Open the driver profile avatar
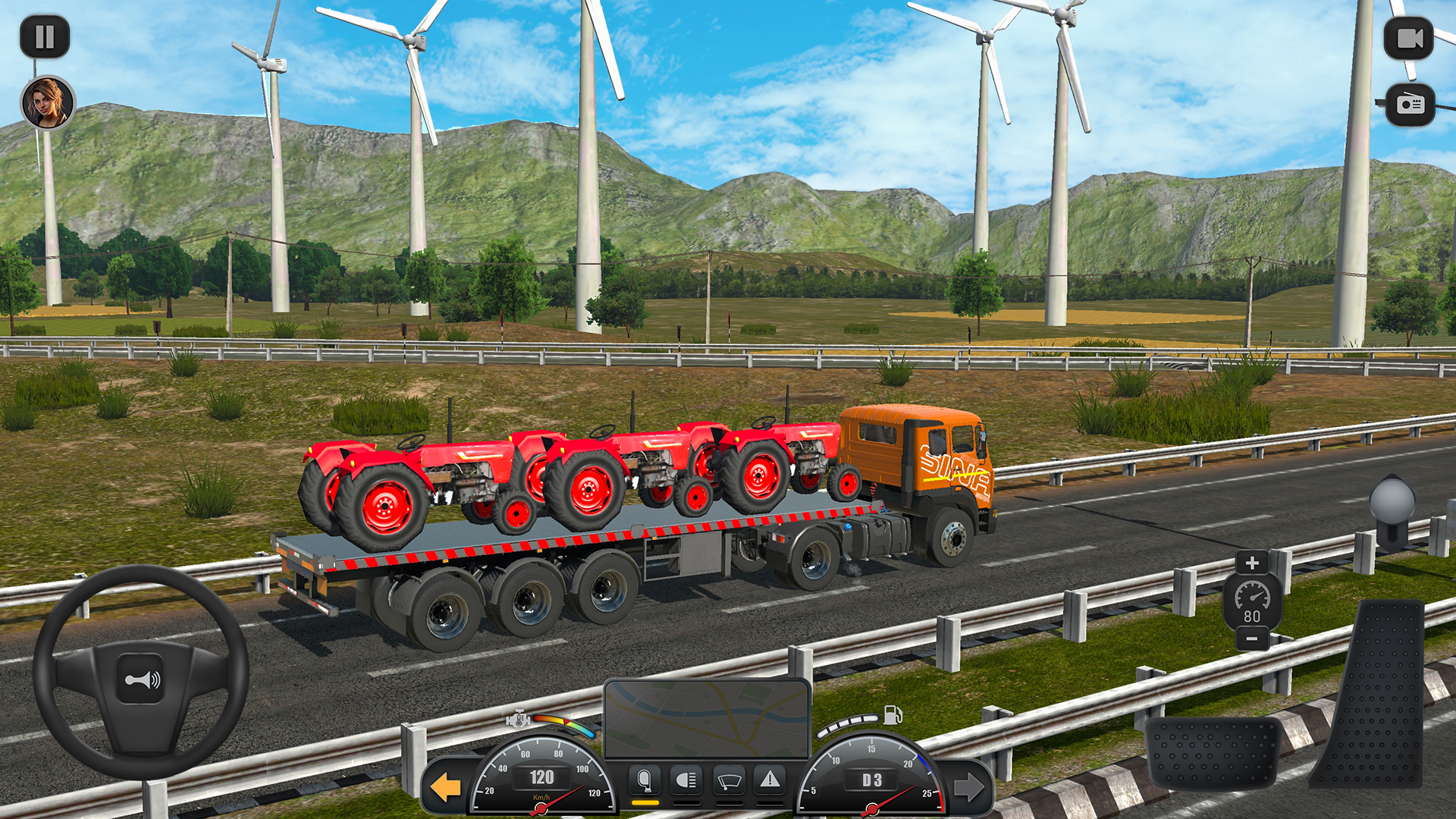The height and width of the screenshot is (819, 1456). point(47,102)
